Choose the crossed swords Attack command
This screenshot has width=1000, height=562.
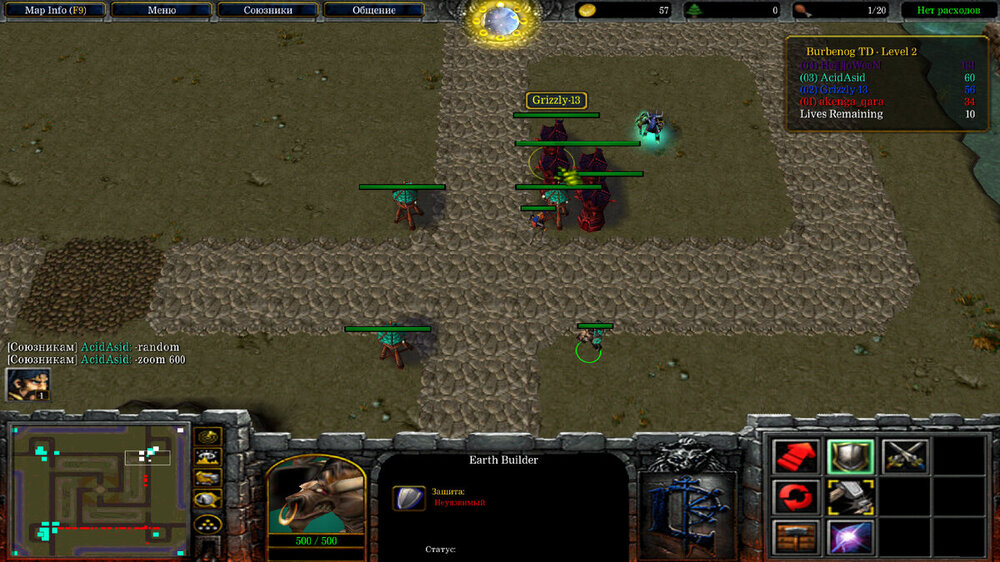904,456
